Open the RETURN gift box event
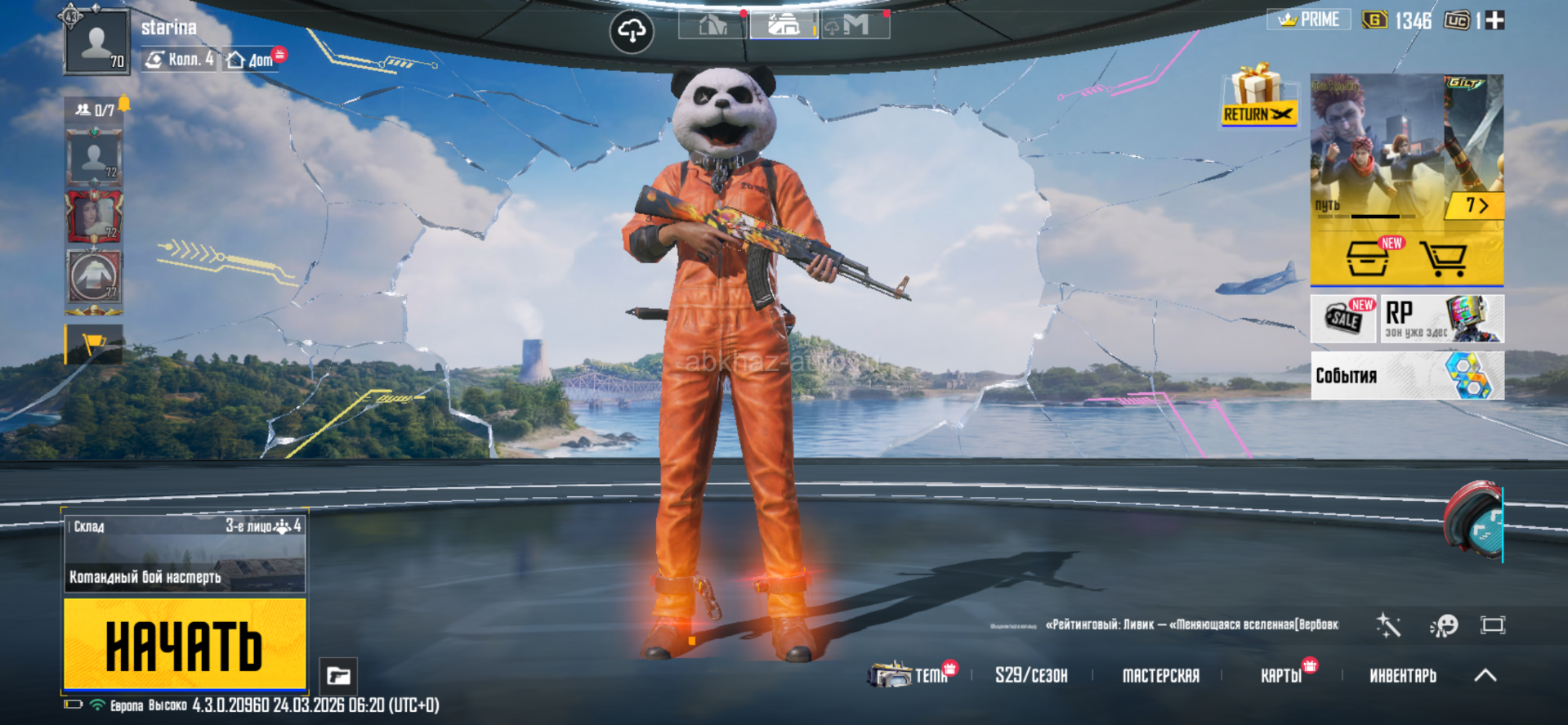The image size is (1568, 725). pyautogui.click(x=1258, y=96)
